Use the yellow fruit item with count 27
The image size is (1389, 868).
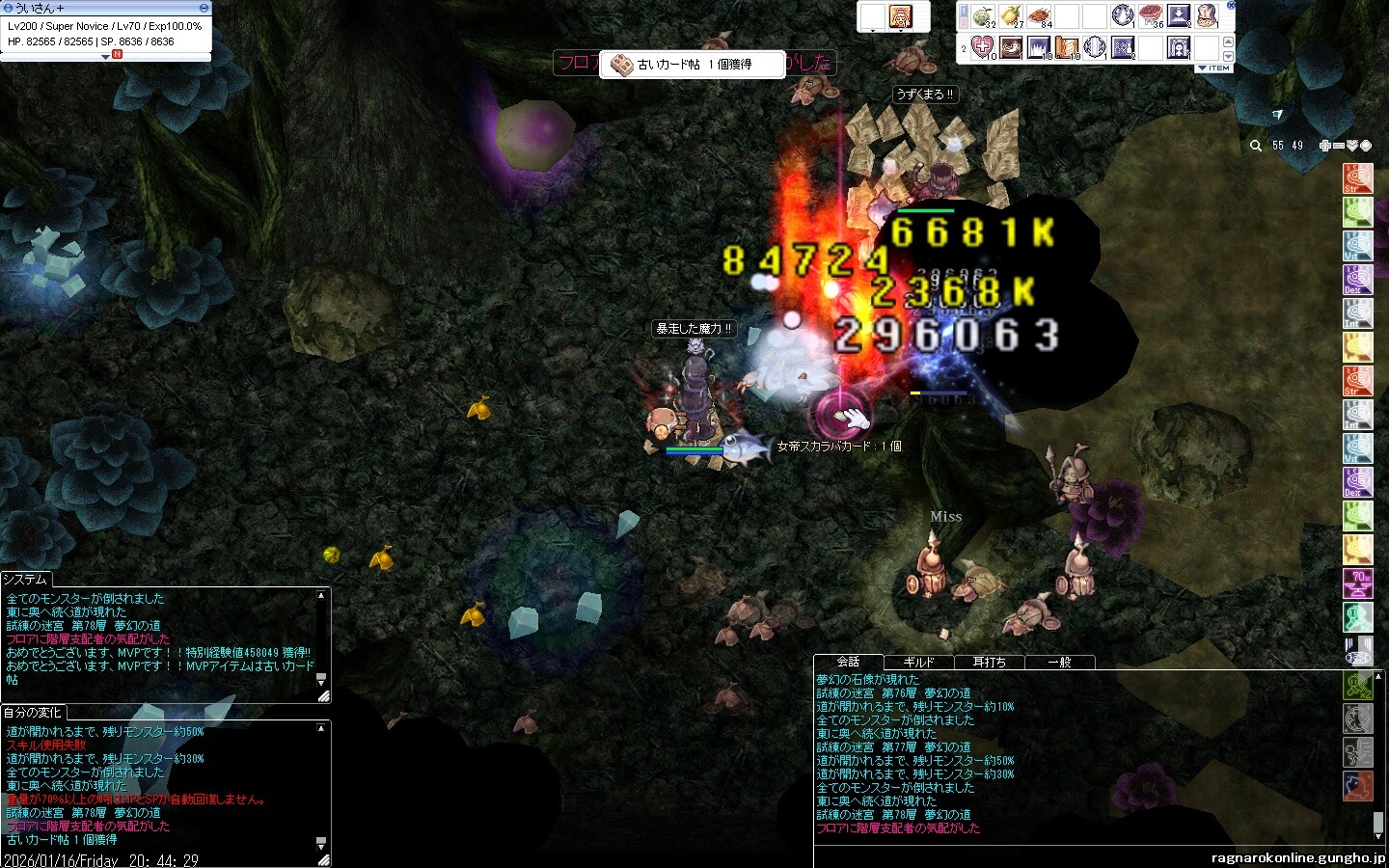point(1011,16)
